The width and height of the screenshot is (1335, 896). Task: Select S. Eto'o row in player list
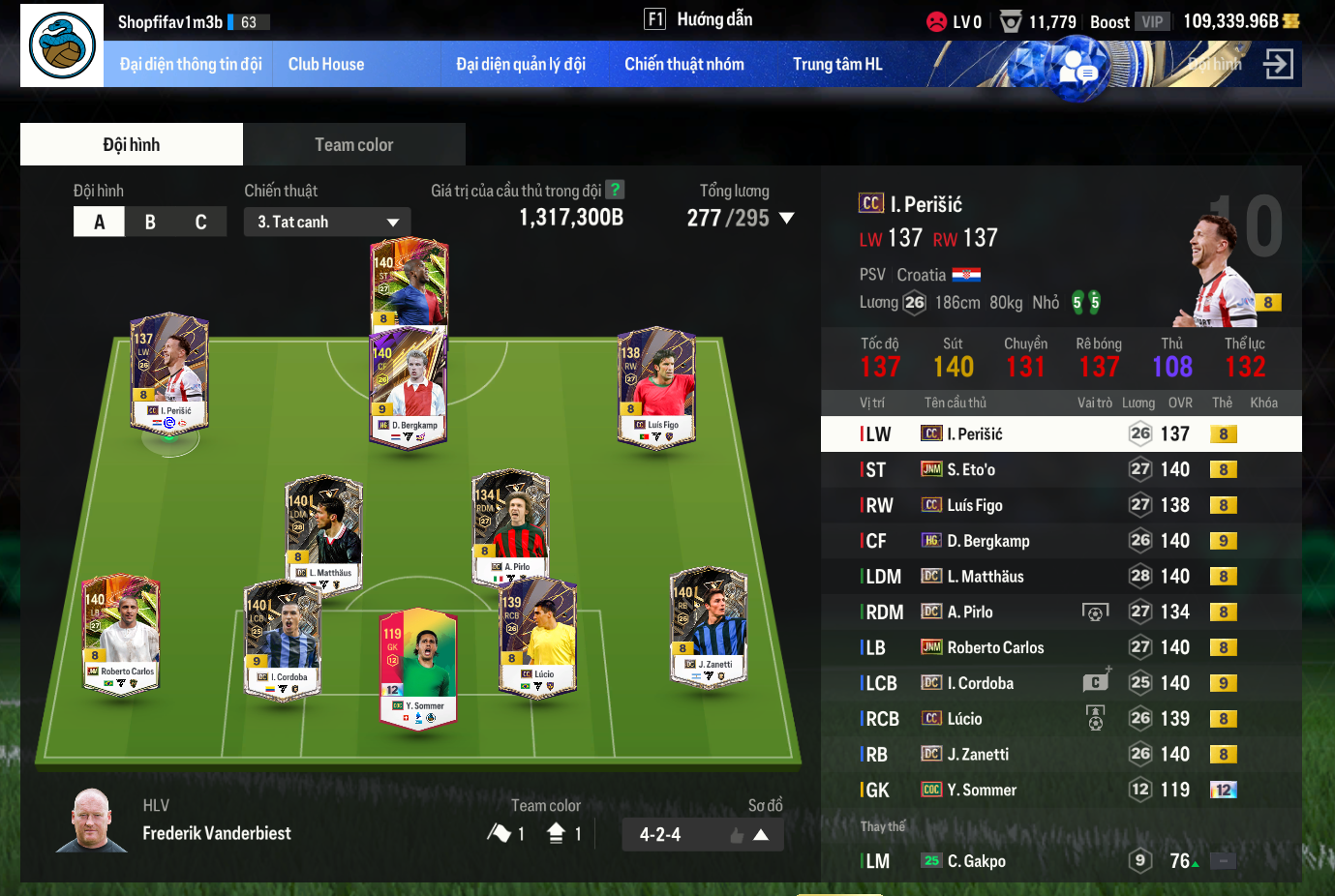click(x=1060, y=469)
